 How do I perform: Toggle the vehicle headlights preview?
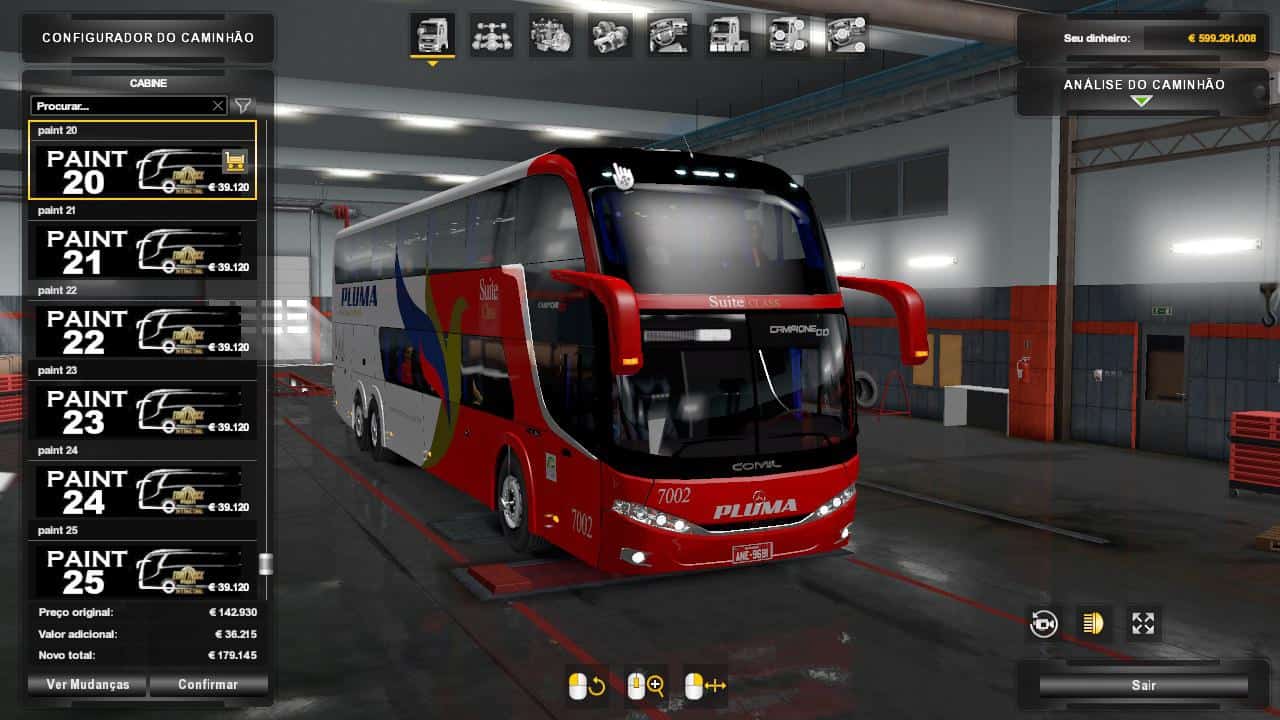click(1093, 622)
